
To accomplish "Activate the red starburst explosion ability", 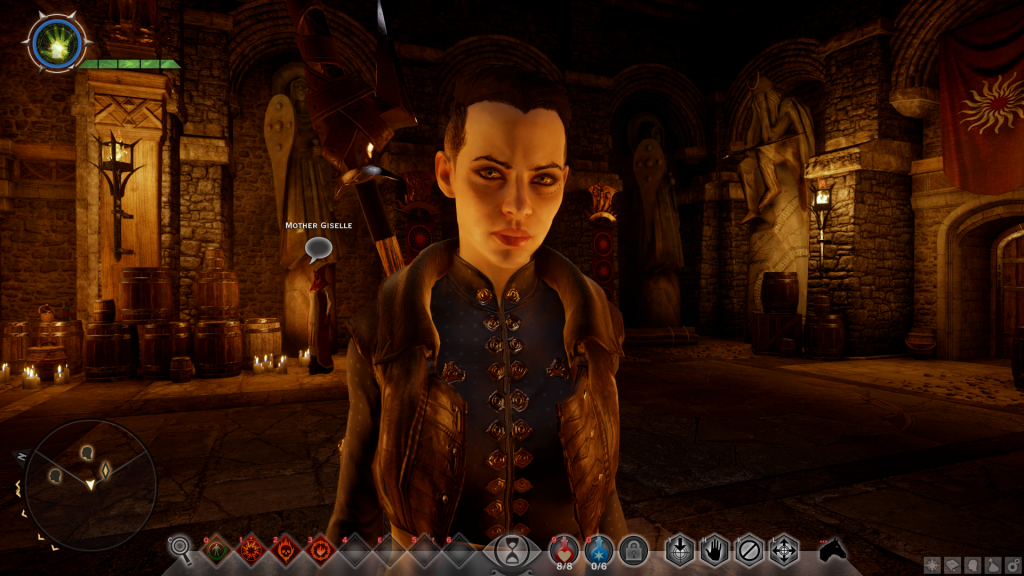I will pos(249,549).
